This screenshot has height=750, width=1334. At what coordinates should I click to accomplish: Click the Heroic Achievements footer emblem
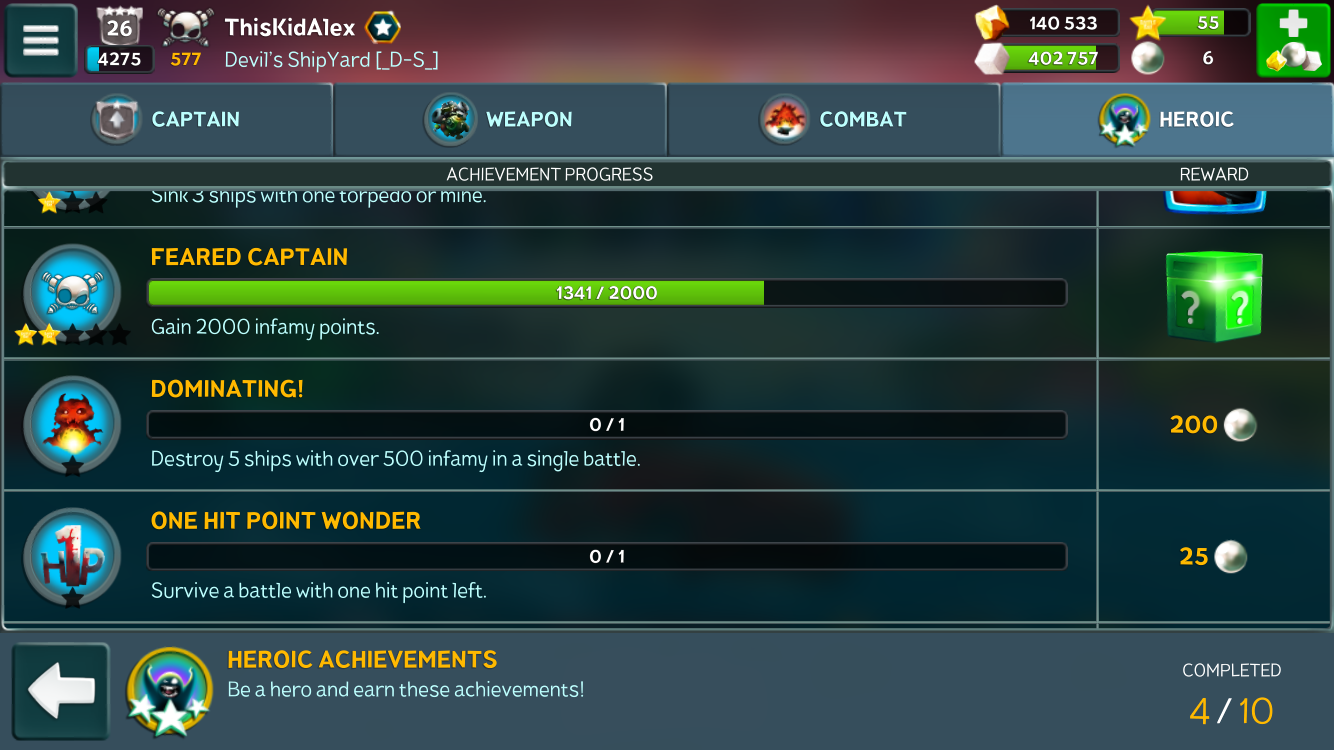(168, 690)
